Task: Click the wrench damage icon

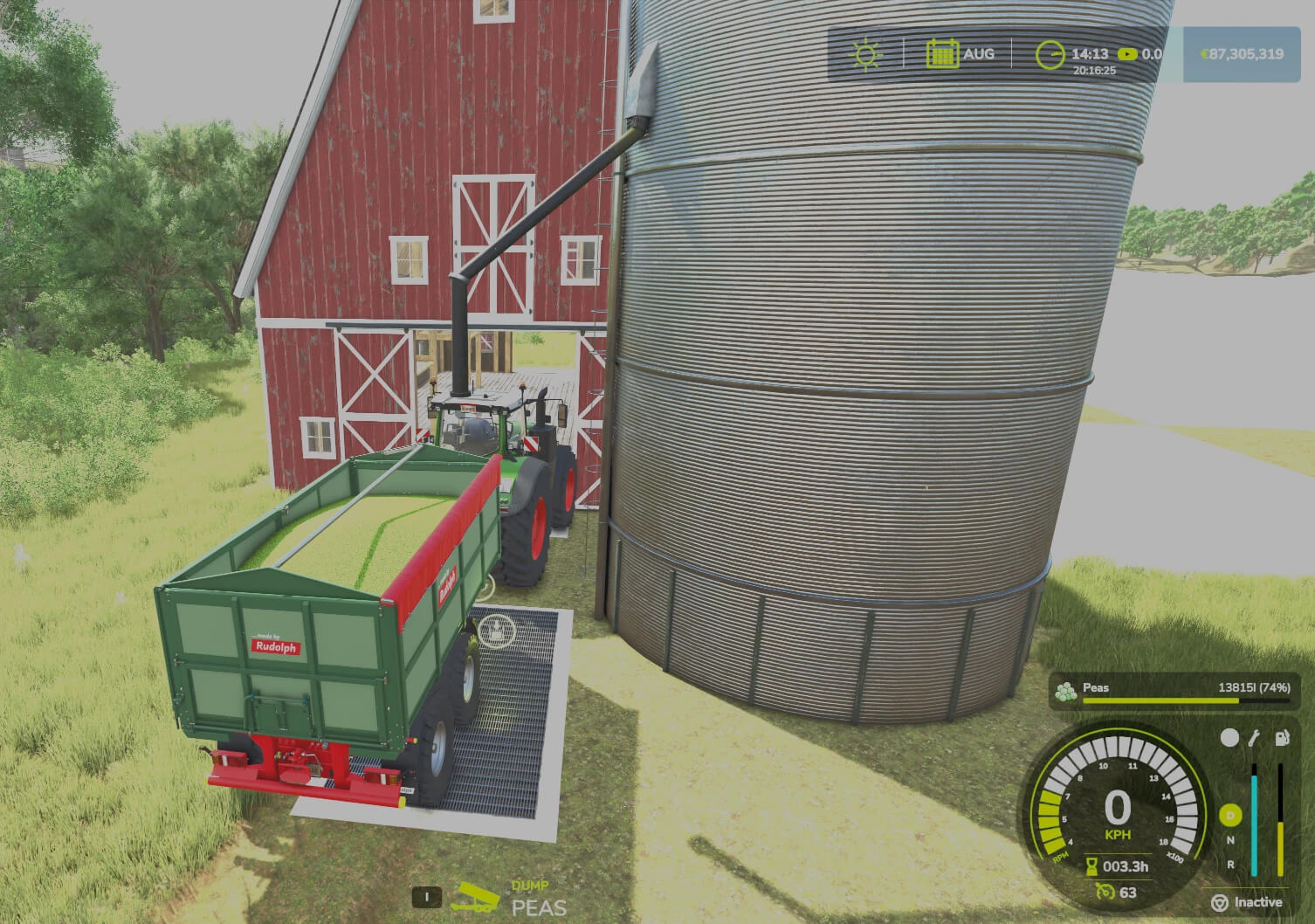Action: 1254,739
